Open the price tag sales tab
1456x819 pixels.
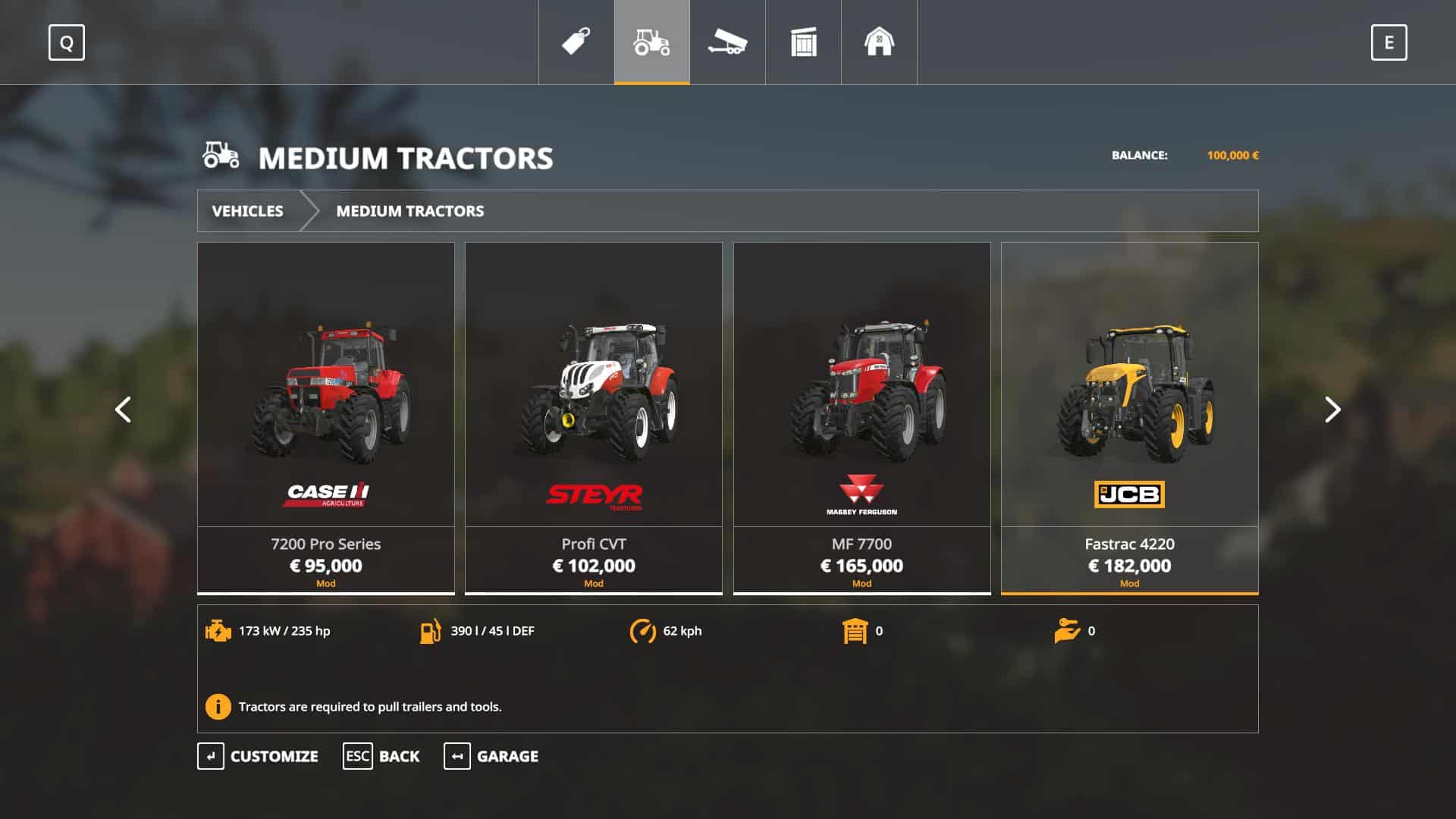coord(576,42)
